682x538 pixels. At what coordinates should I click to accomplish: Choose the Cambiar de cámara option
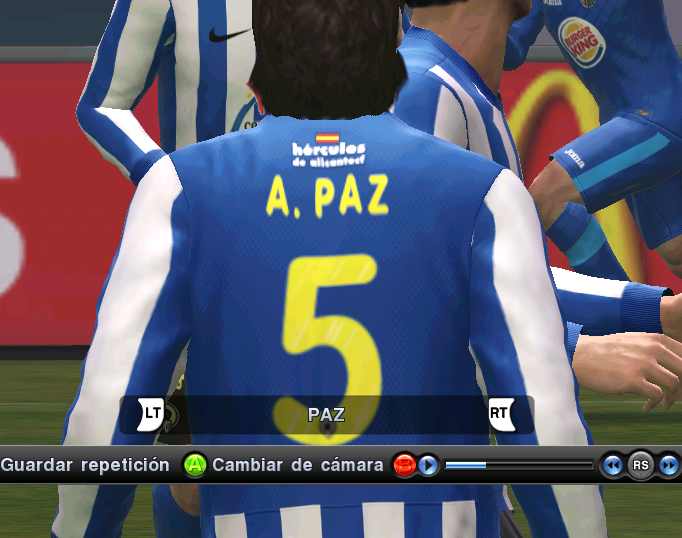(x=298, y=465)
